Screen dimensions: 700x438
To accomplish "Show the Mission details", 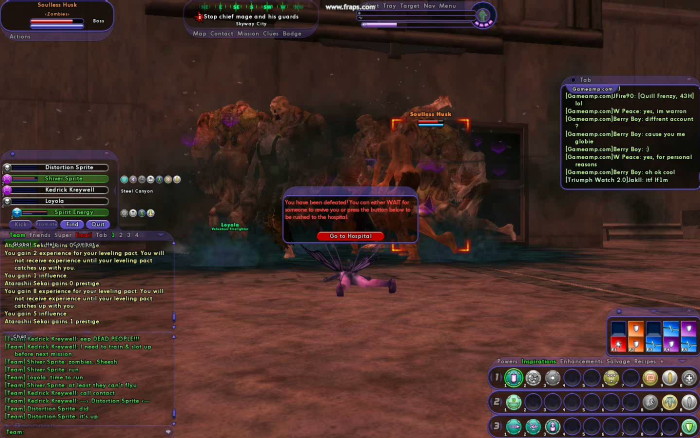I will [249, 34].
